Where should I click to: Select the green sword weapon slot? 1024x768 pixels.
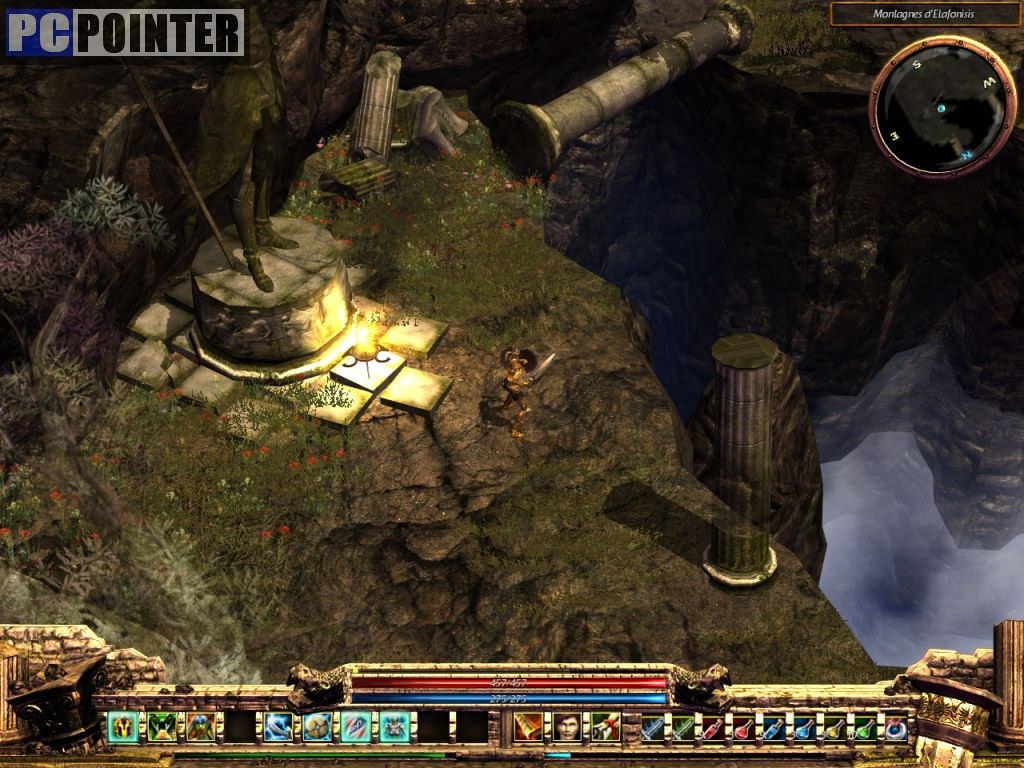click(683, 727)
